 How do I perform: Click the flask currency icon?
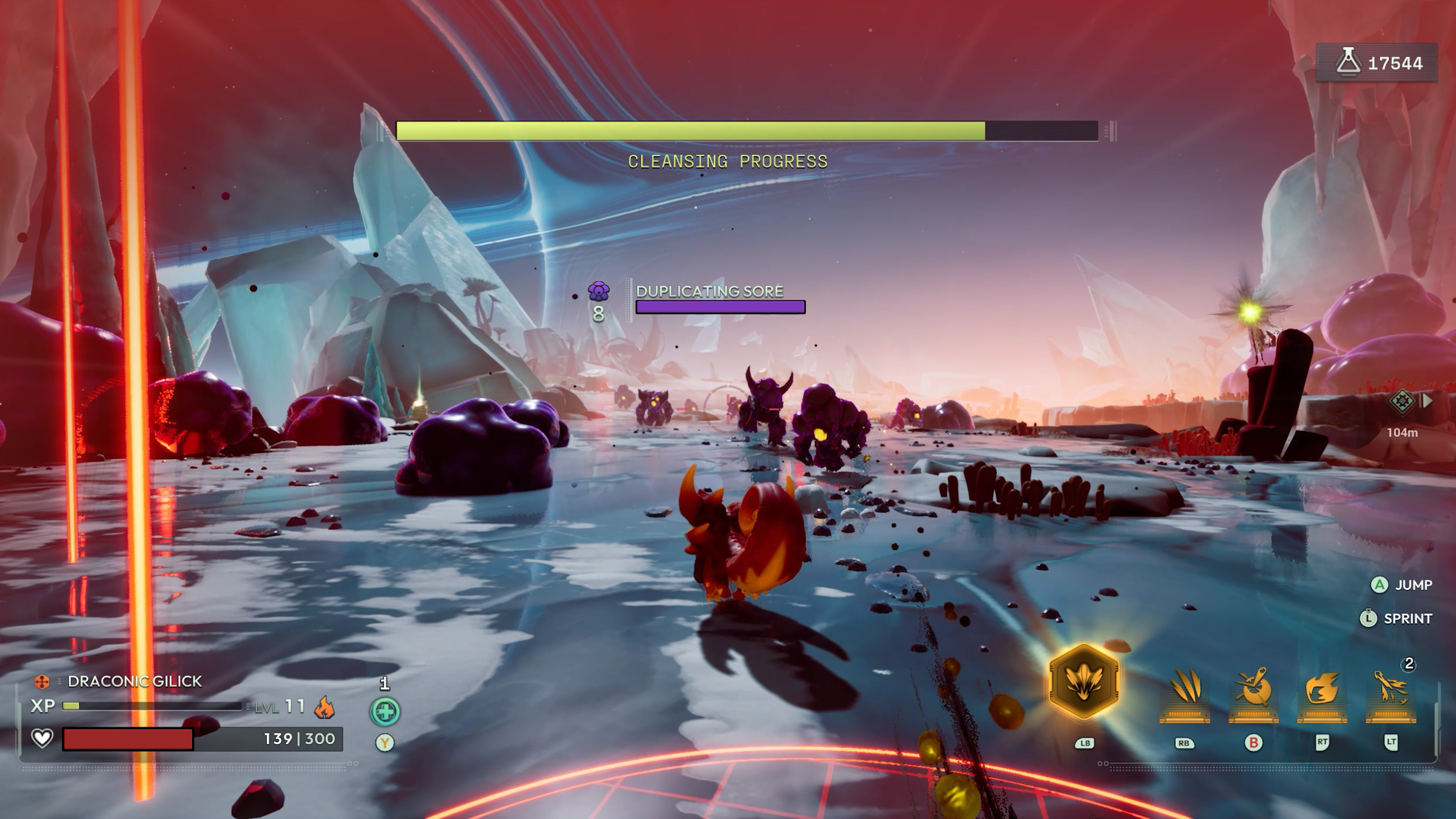click(1348, 62)
